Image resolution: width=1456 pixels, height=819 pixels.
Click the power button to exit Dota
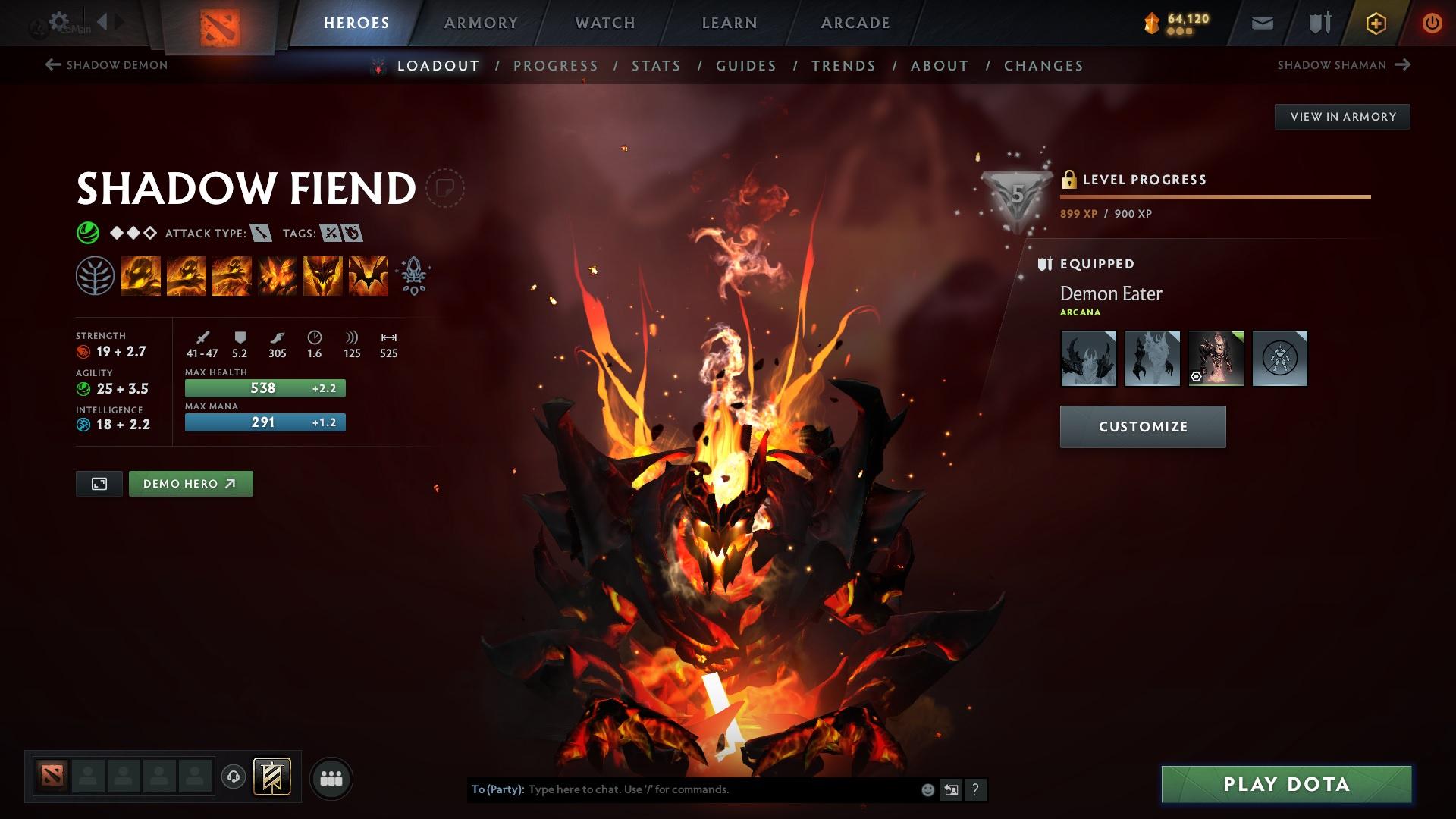[1430, 23]
